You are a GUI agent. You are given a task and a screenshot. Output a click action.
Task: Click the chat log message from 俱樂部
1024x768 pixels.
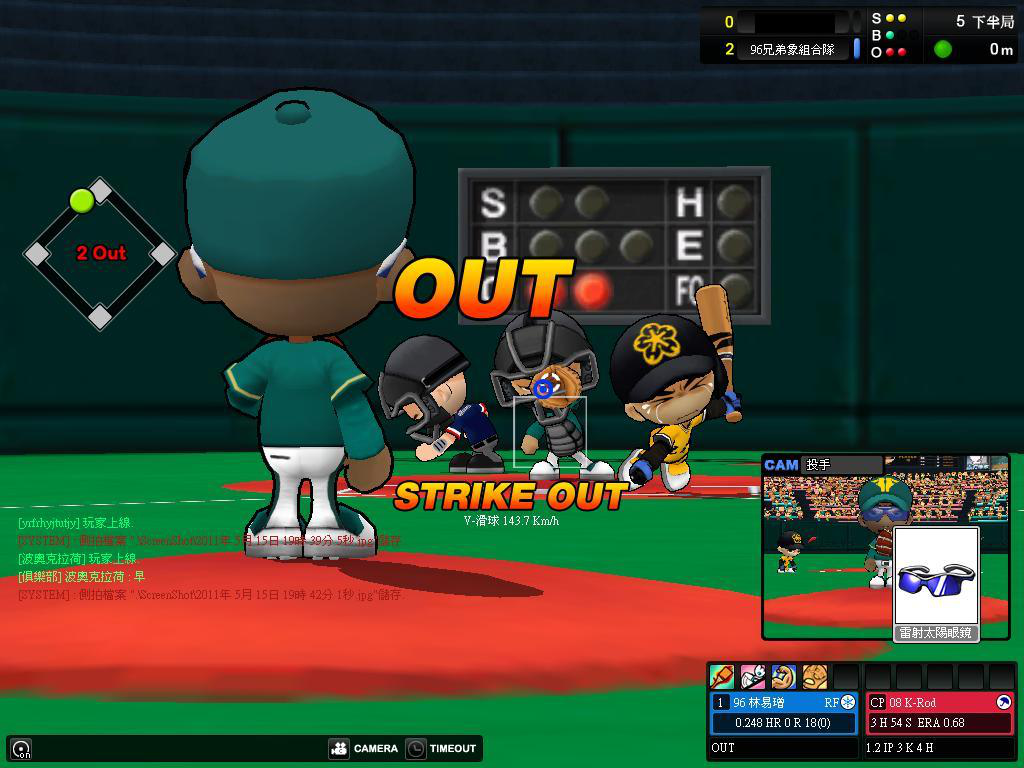[x=82, y=577]
